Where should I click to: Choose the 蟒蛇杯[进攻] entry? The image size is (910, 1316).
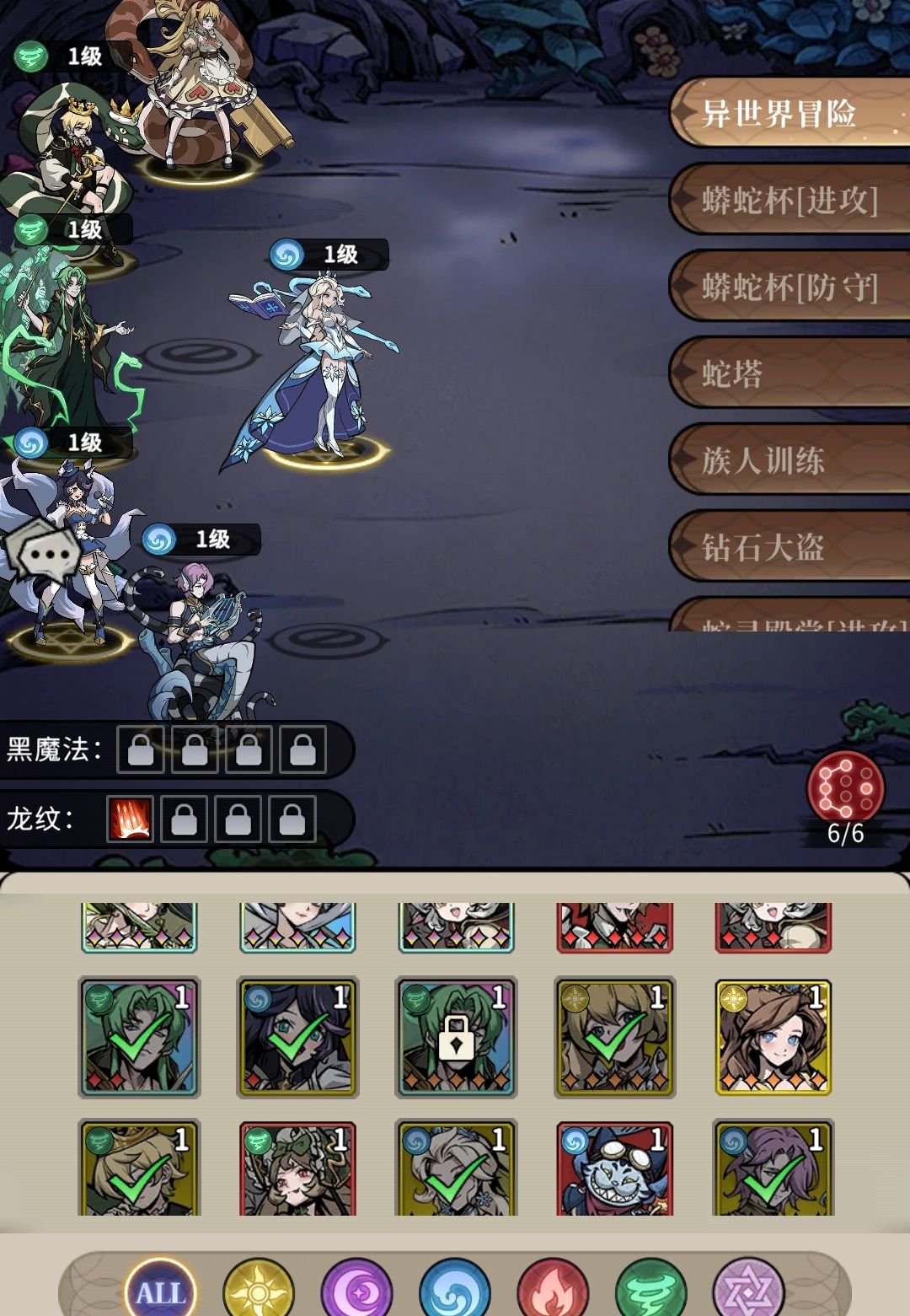(790, 201)
